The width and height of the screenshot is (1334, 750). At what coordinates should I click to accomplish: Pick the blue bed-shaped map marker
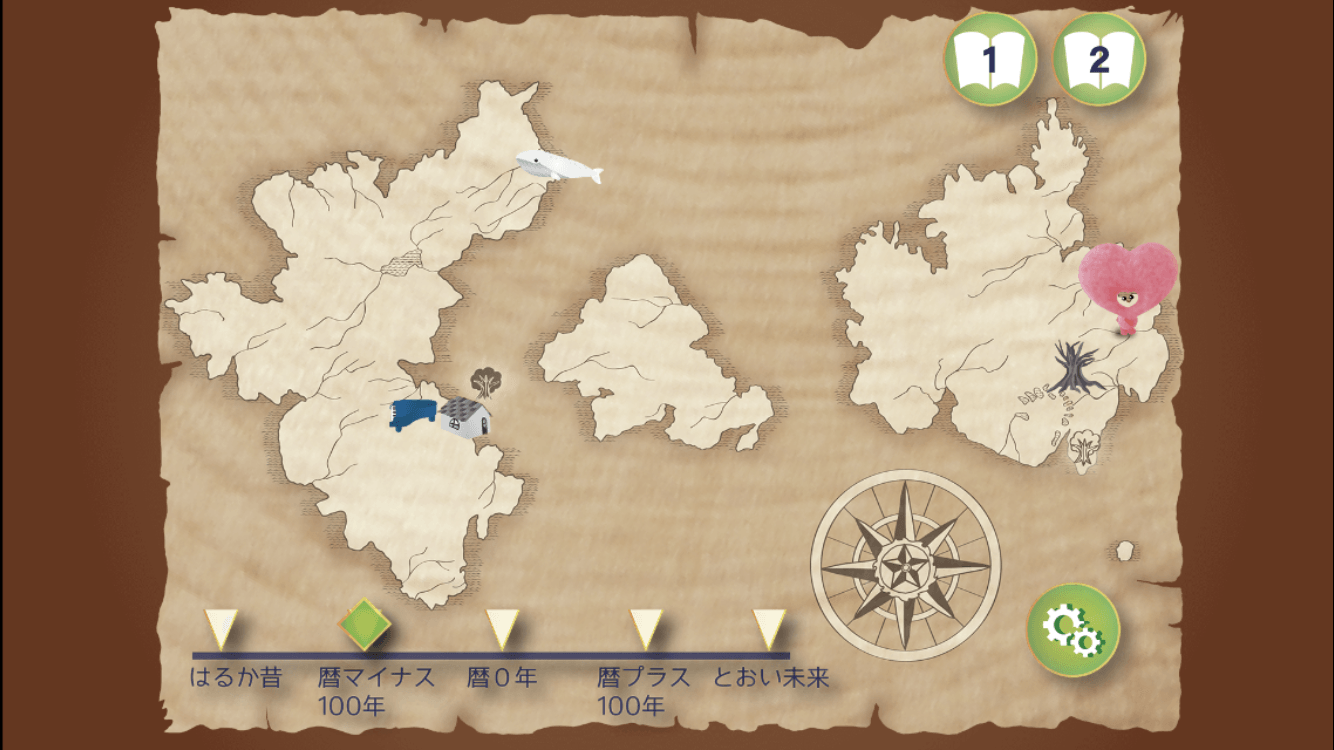coord(414,414)
